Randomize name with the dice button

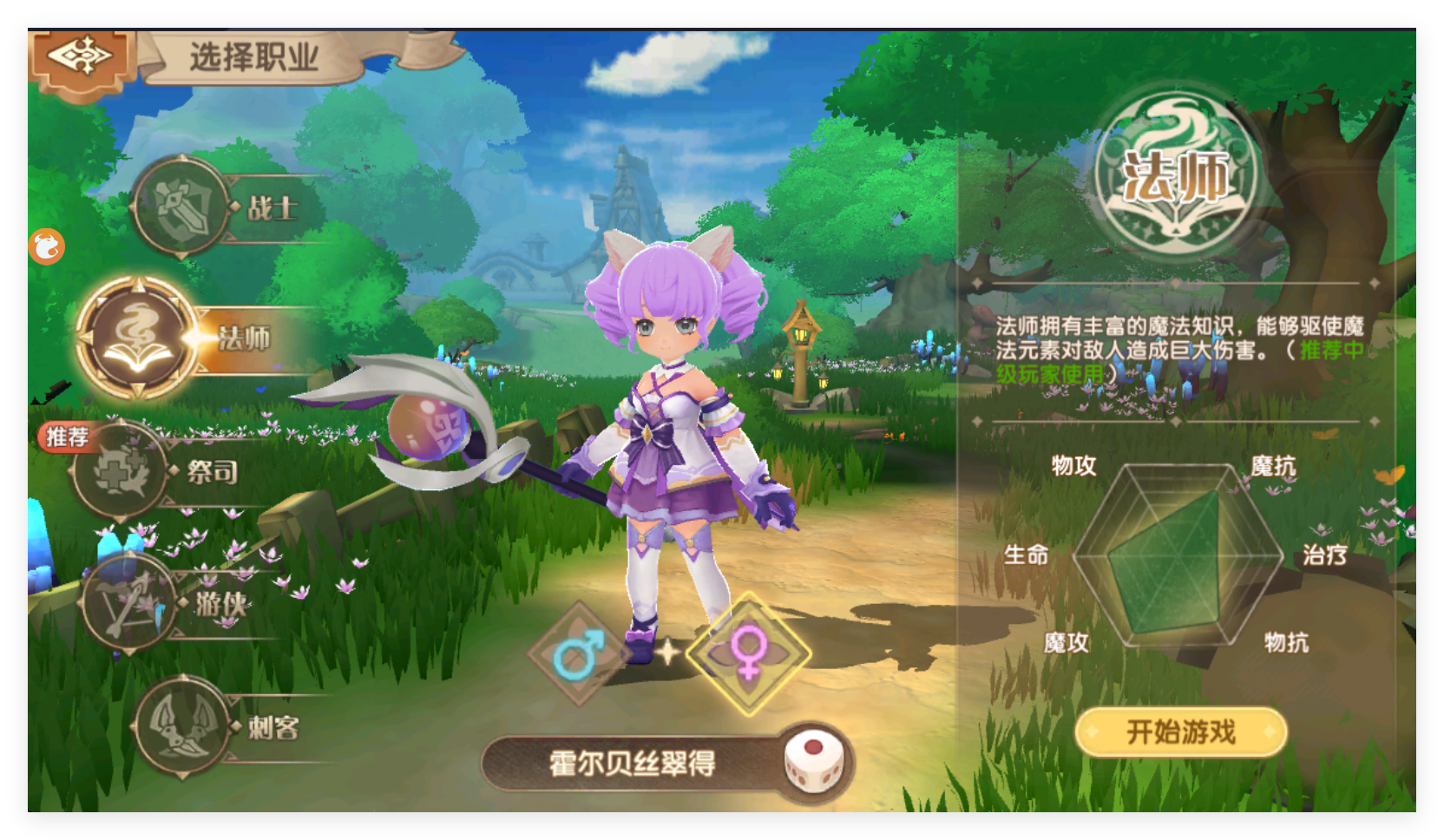[x=813, y=763]
